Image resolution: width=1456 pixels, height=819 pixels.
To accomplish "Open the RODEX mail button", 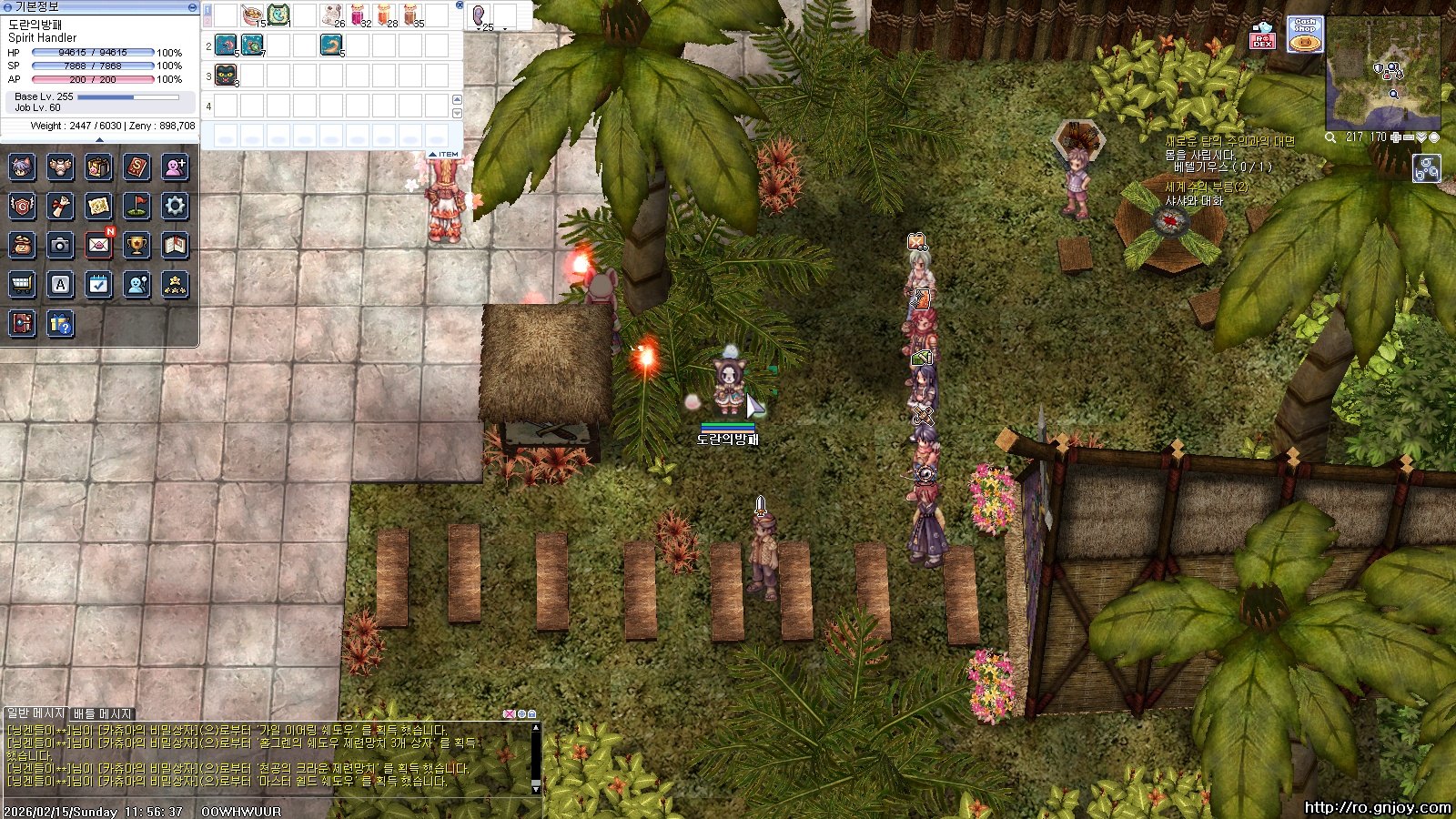I will [x=1262, y=35].
